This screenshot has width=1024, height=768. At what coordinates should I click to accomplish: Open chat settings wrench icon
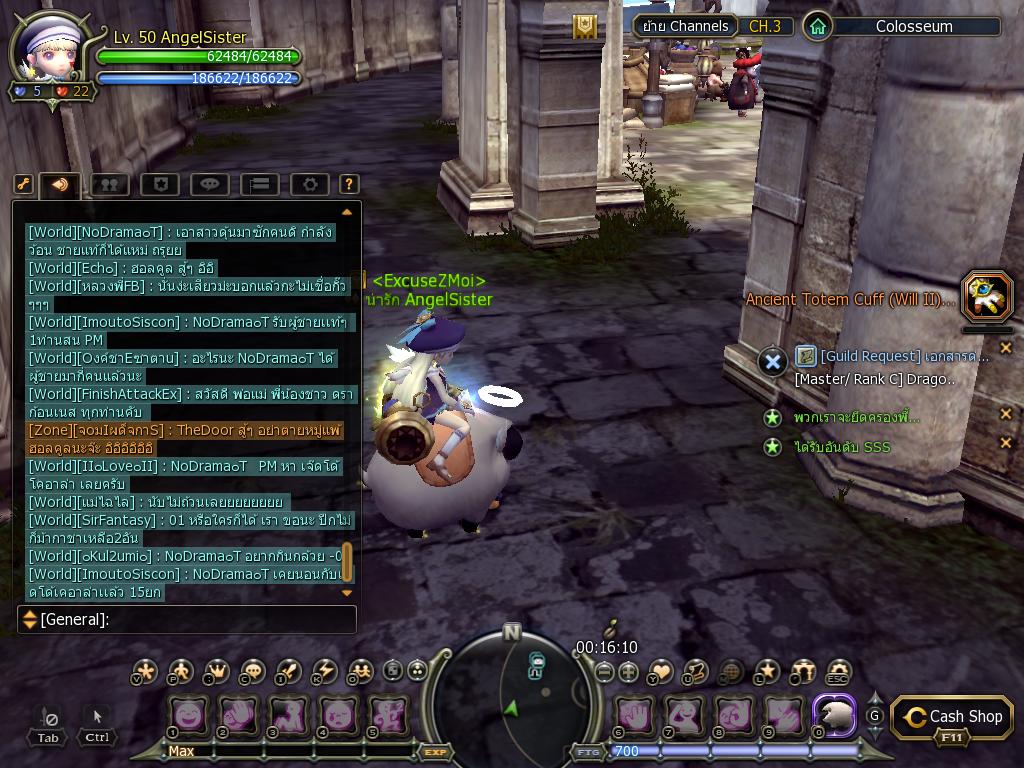click(23, 184)
